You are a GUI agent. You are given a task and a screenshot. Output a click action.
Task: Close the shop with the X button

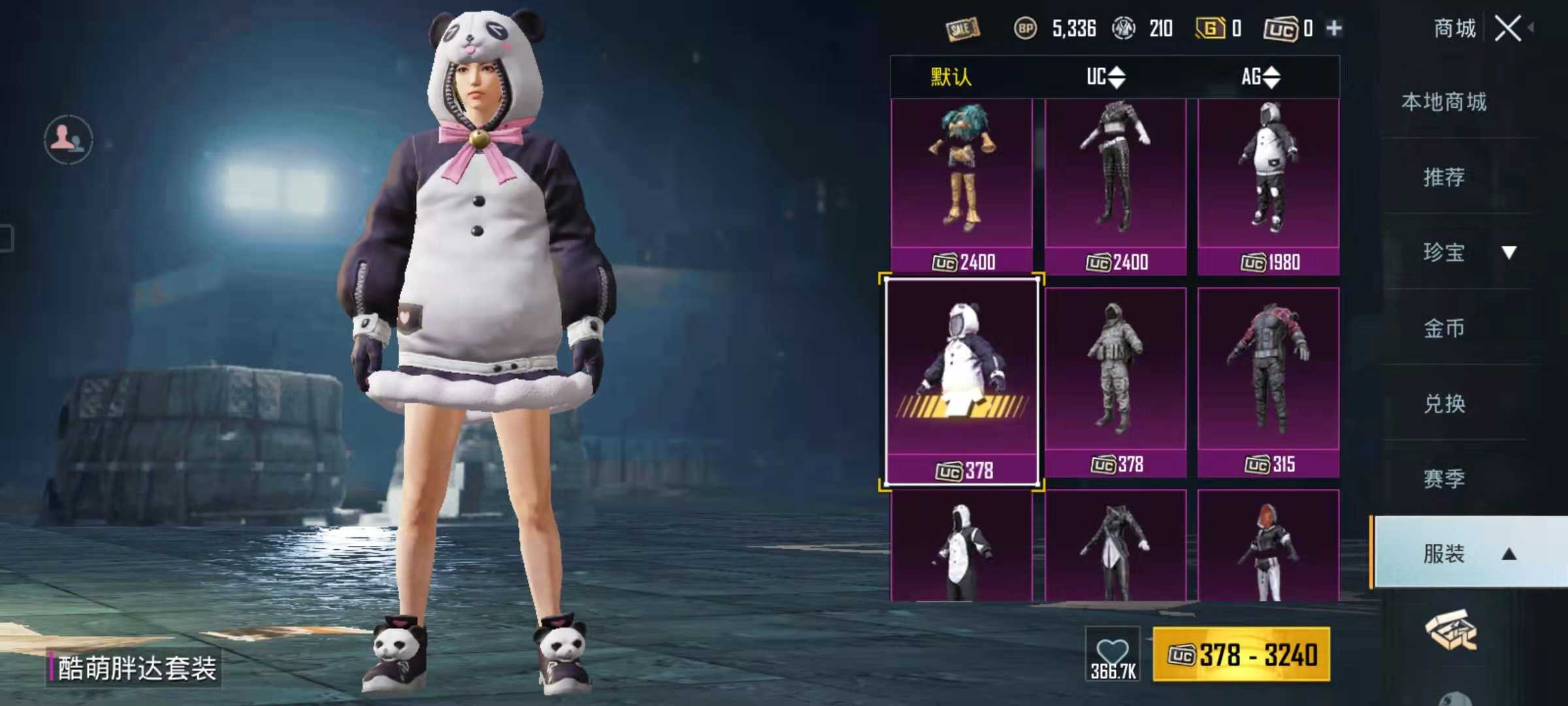click(x=1507, y=29)
